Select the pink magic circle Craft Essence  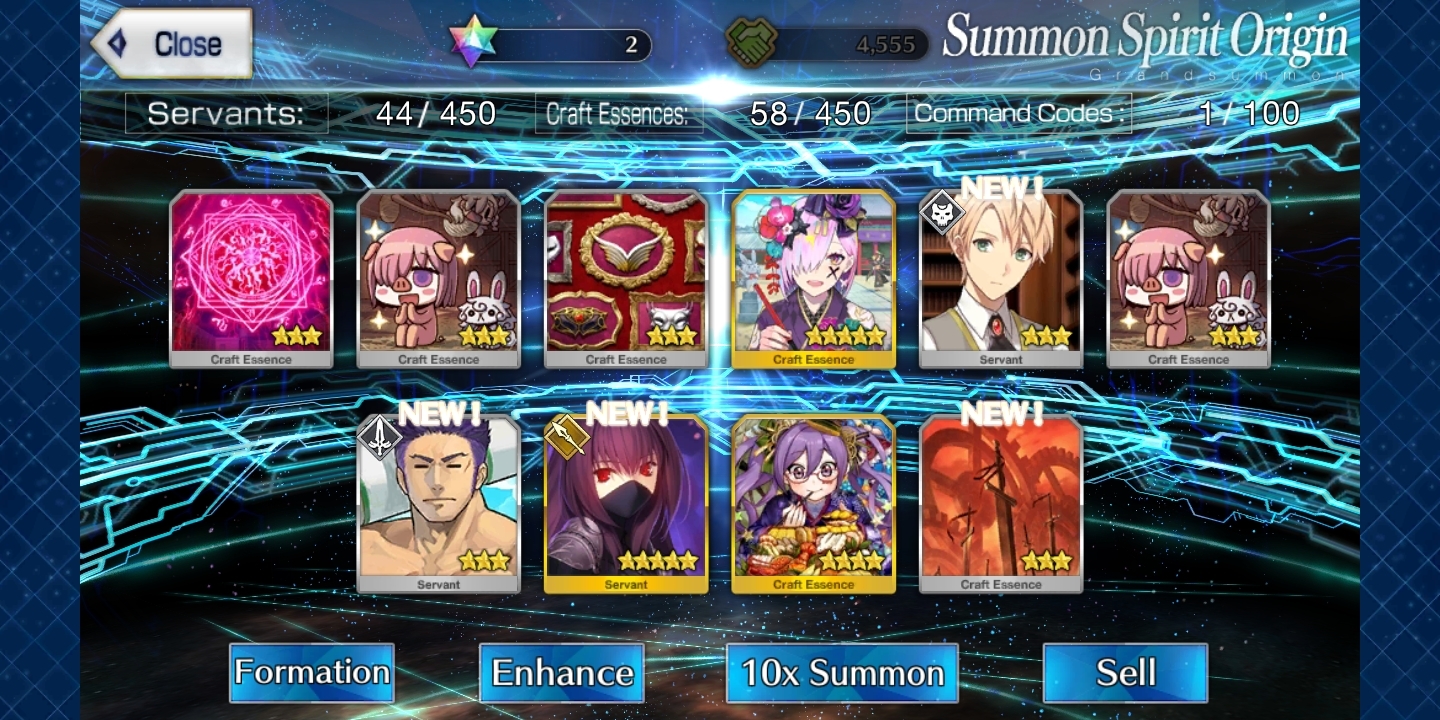pyautogui.click(x=251, y=278)
